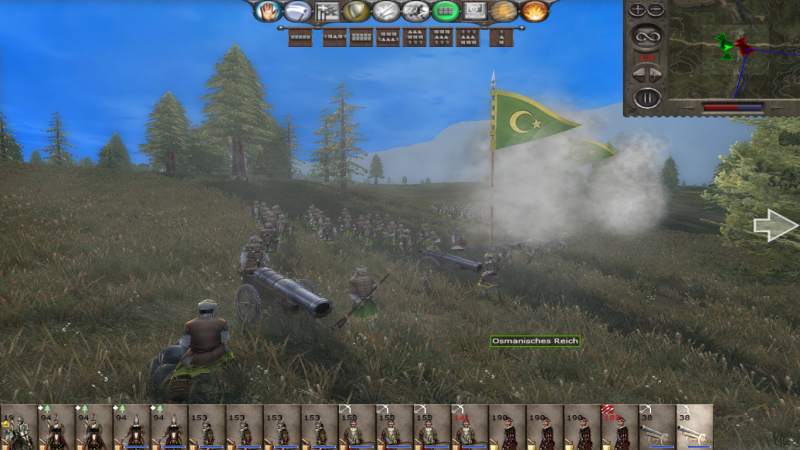
Task: Pause the battle
Action: click(647, 98)
